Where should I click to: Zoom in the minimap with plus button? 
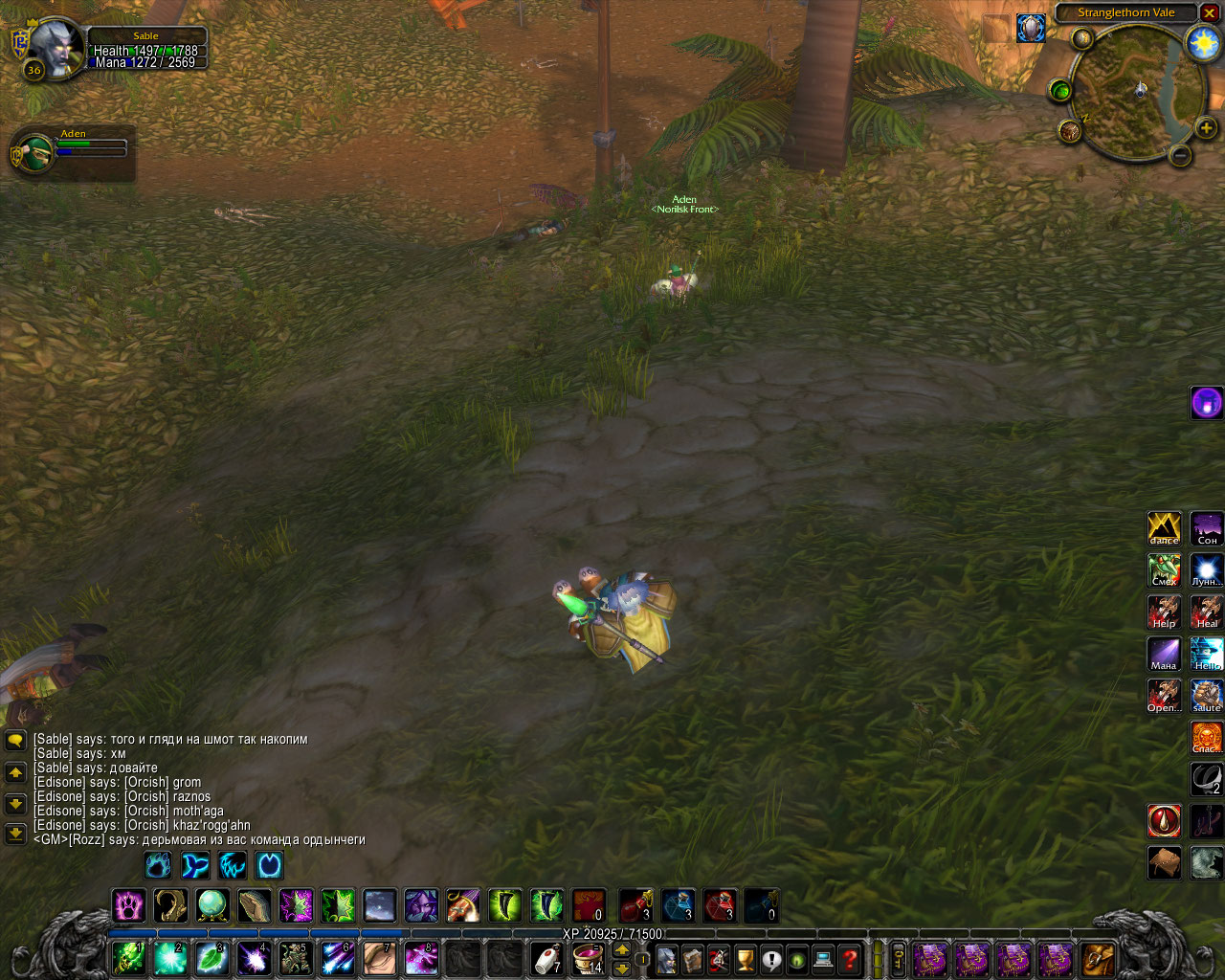(x=1206, y=127)
